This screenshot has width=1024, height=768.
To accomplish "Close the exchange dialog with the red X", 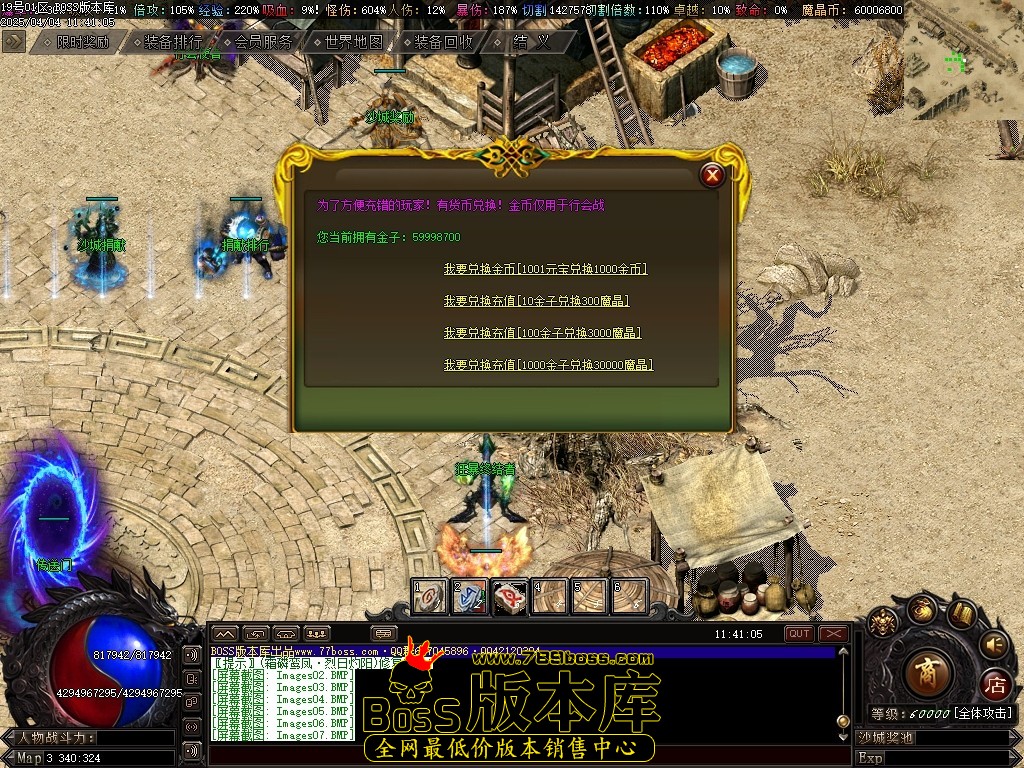I will point(712,176).
